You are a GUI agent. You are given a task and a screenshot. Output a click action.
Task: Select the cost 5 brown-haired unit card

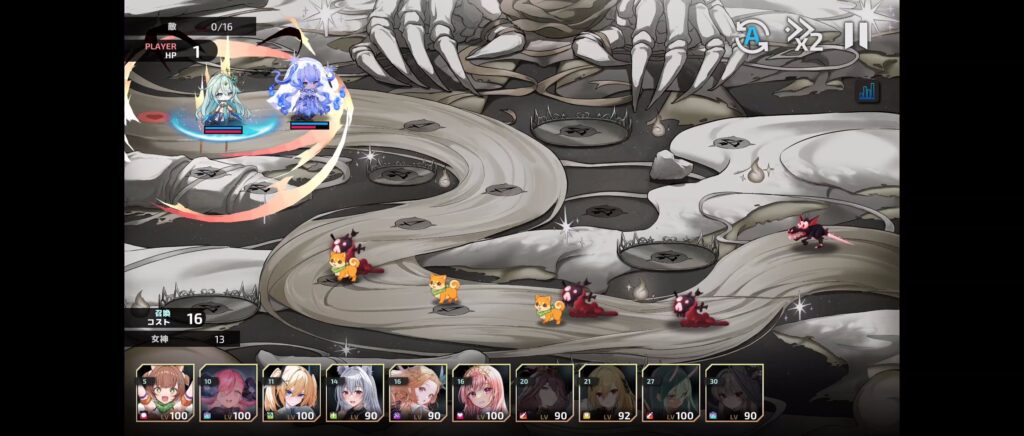pos(165,393)
